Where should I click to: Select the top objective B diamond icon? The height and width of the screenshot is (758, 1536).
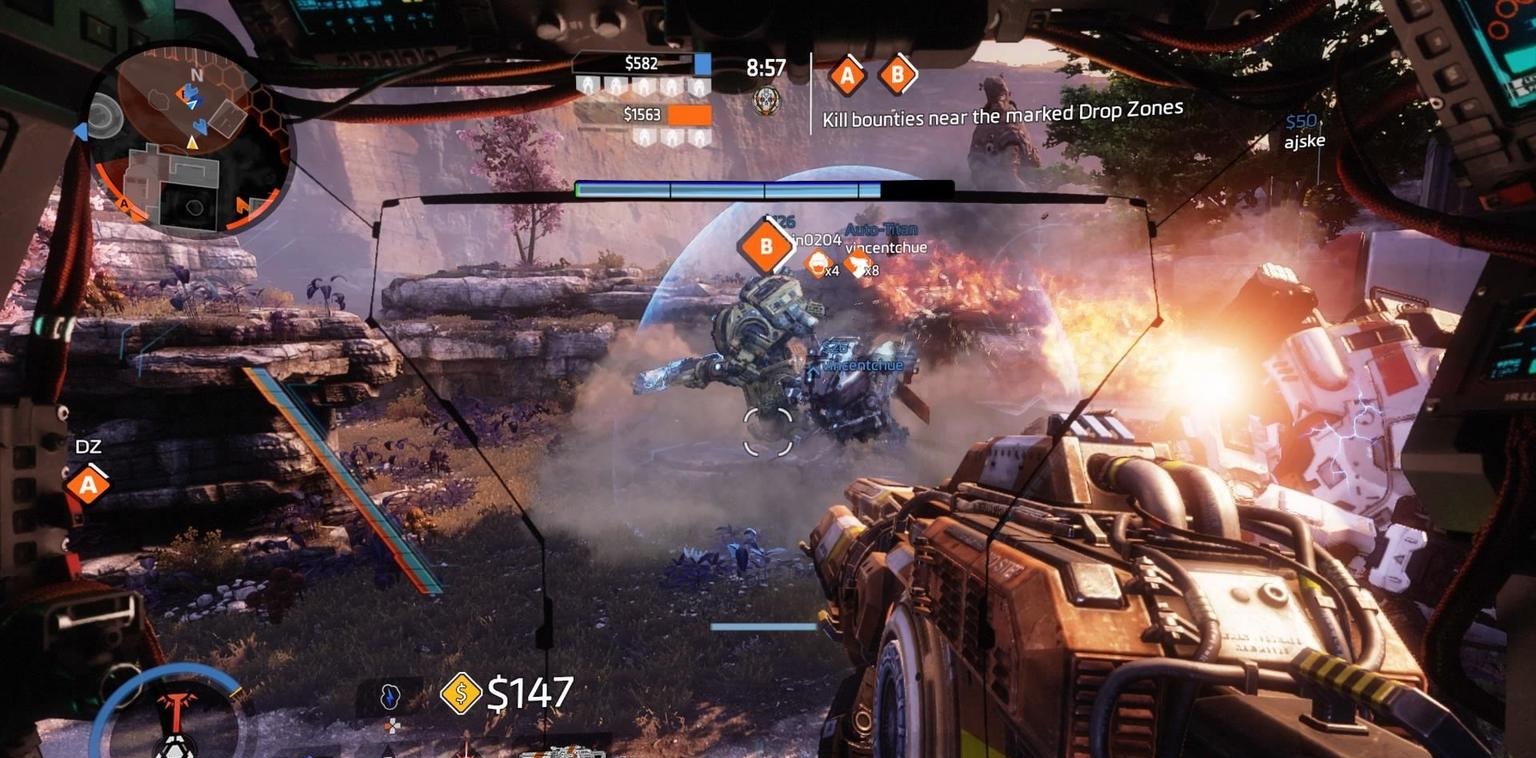[897, 75]
